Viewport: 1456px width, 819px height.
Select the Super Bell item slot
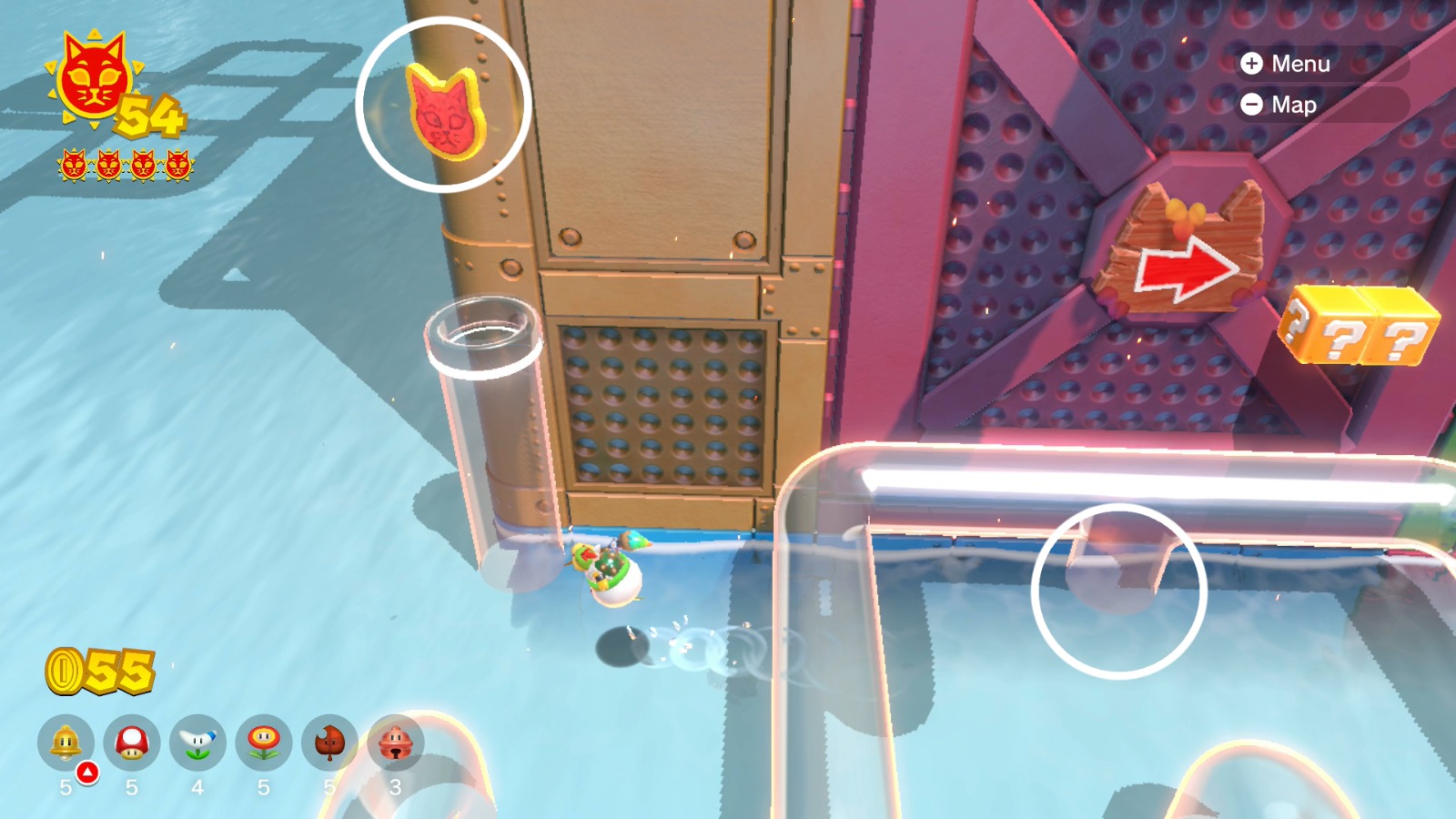65,743
